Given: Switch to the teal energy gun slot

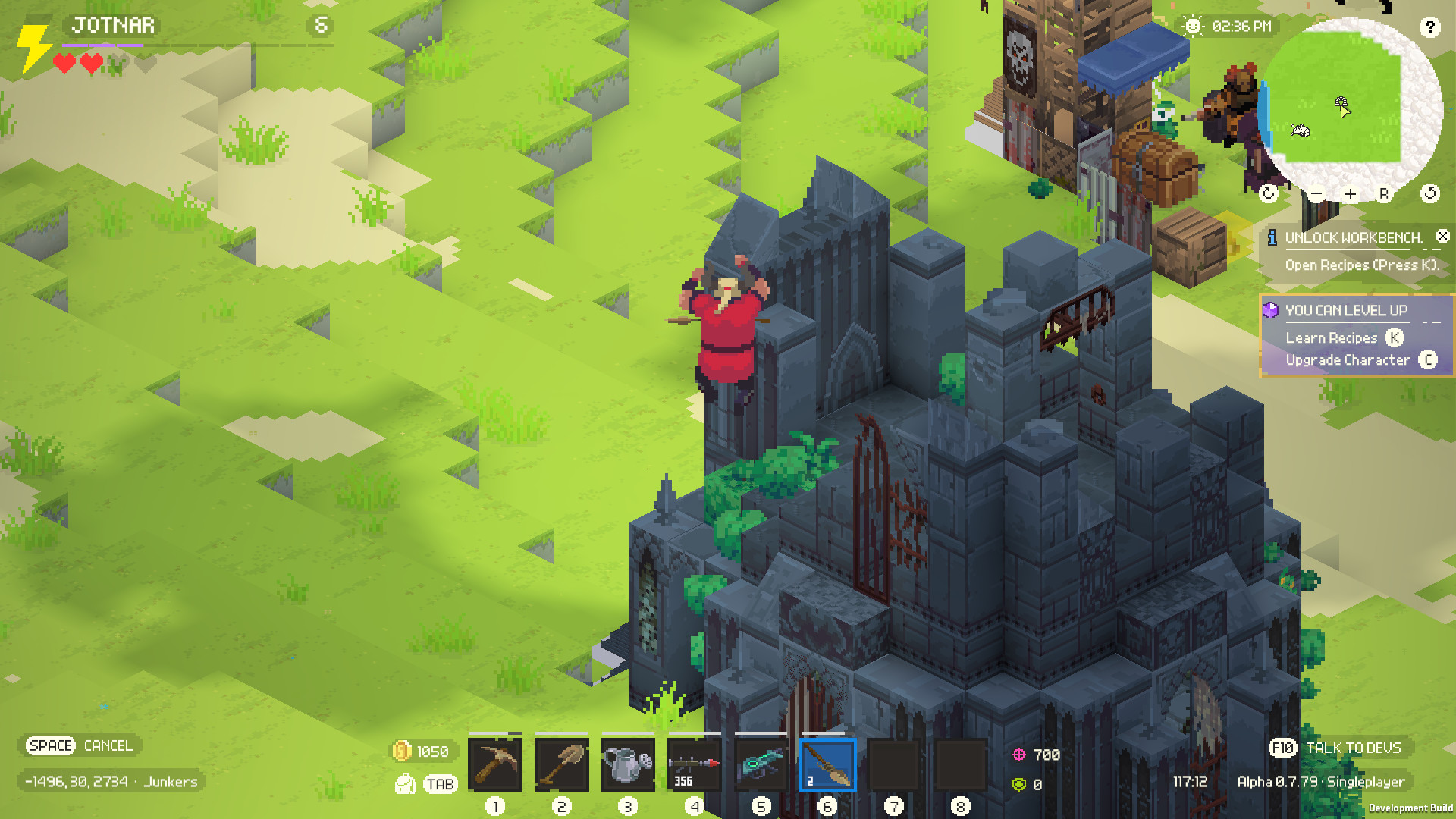Looking at the screenshot, I should (761, 764).
